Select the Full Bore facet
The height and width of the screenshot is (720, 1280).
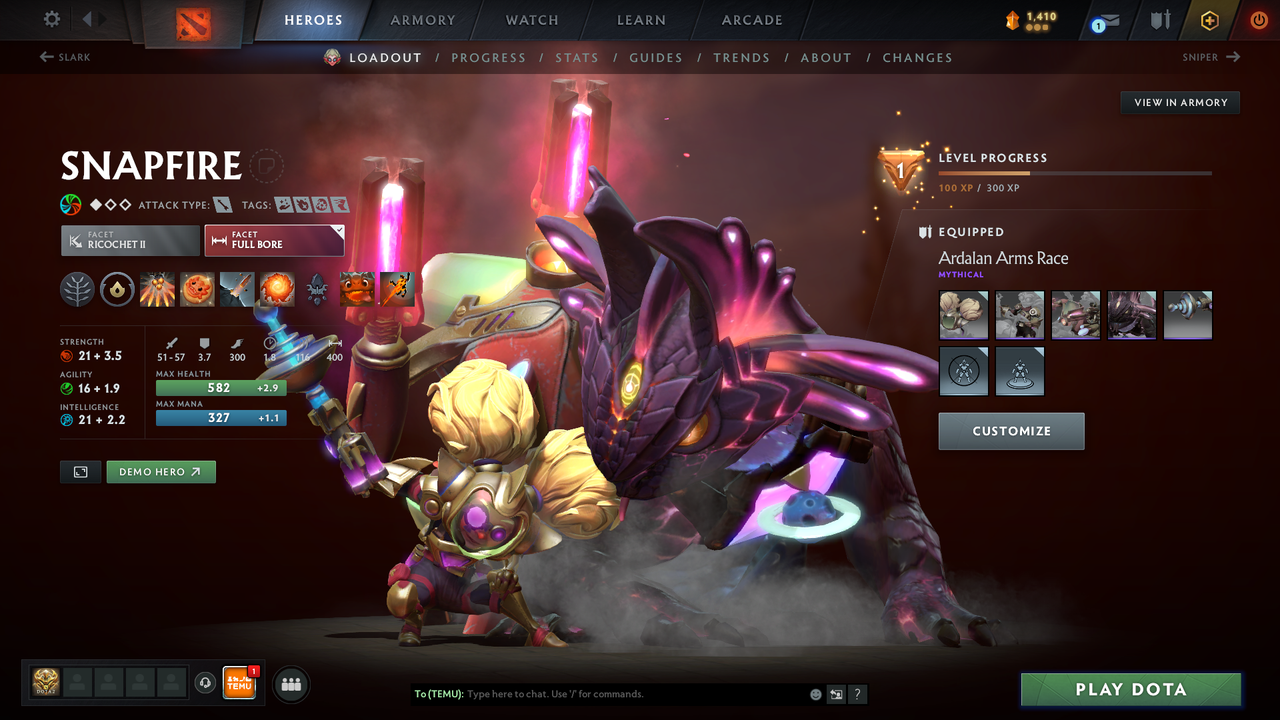click(274, 240)
